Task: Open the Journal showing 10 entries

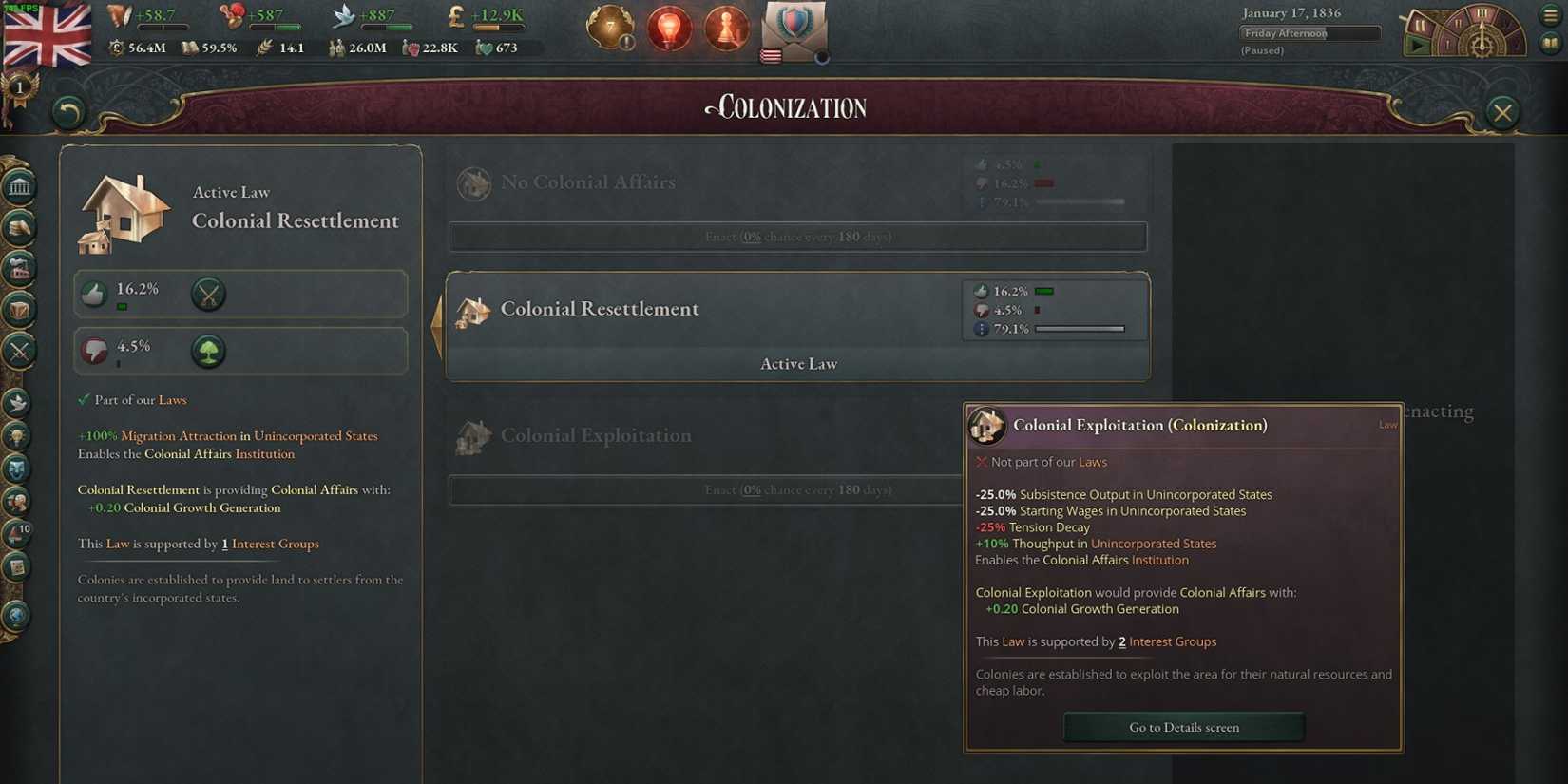Action: click(x=17, y=533)
